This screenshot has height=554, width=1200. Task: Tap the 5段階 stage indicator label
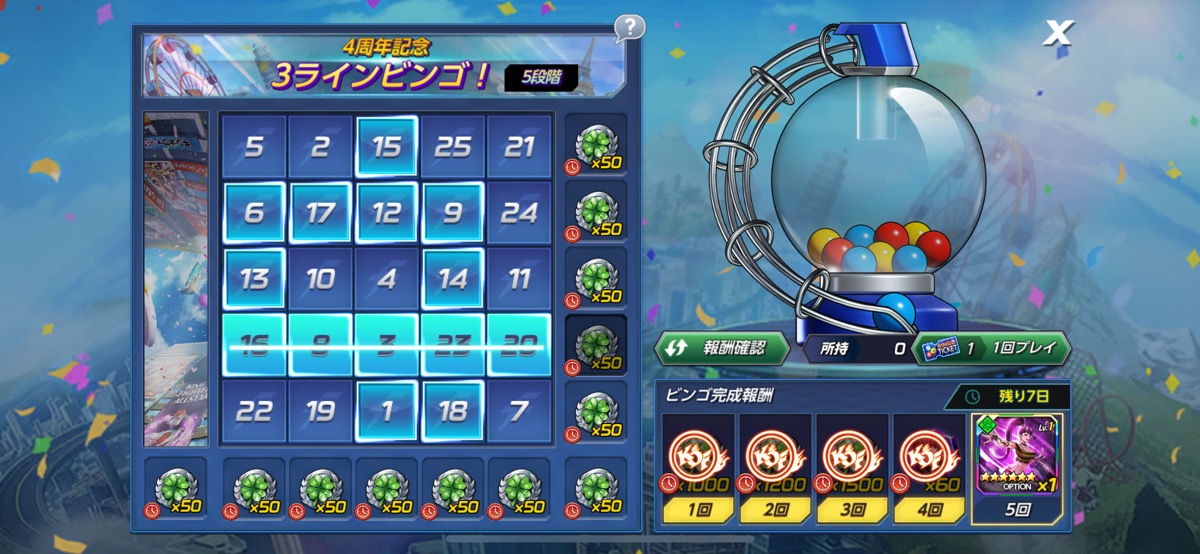pos(540,77)
